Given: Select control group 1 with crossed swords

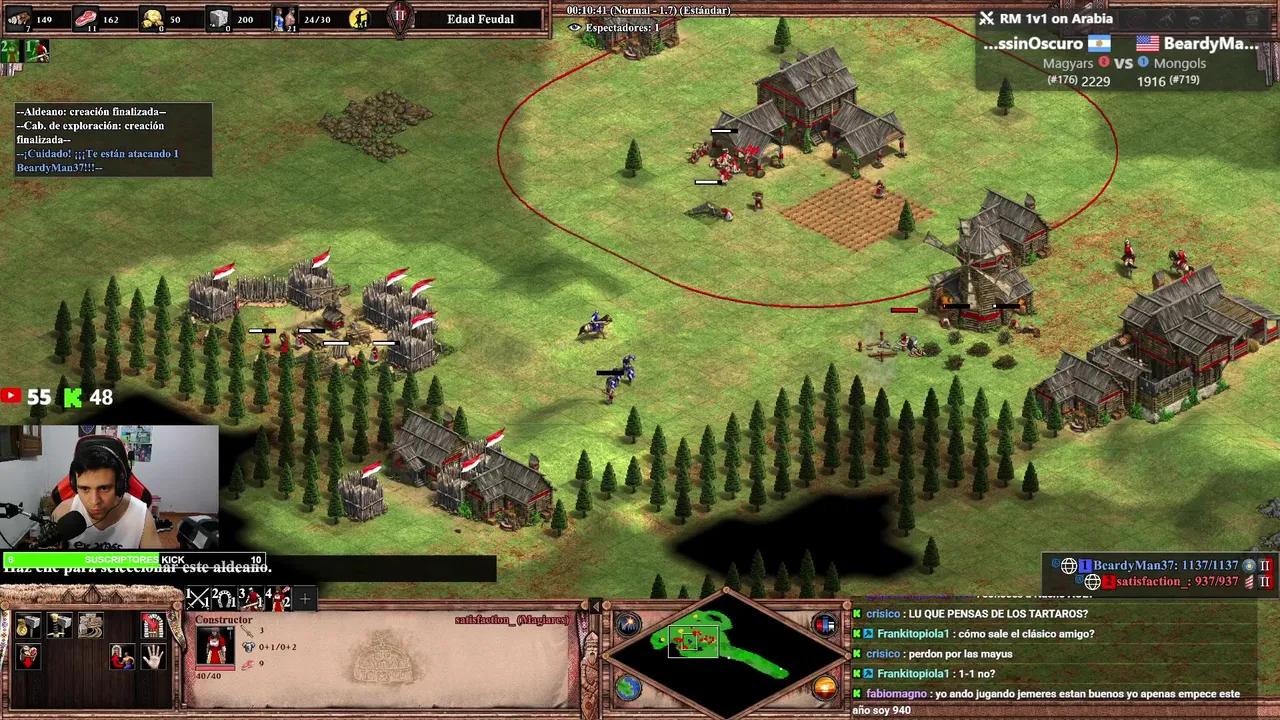Looking at the screenshot, I should pos(197,598).
